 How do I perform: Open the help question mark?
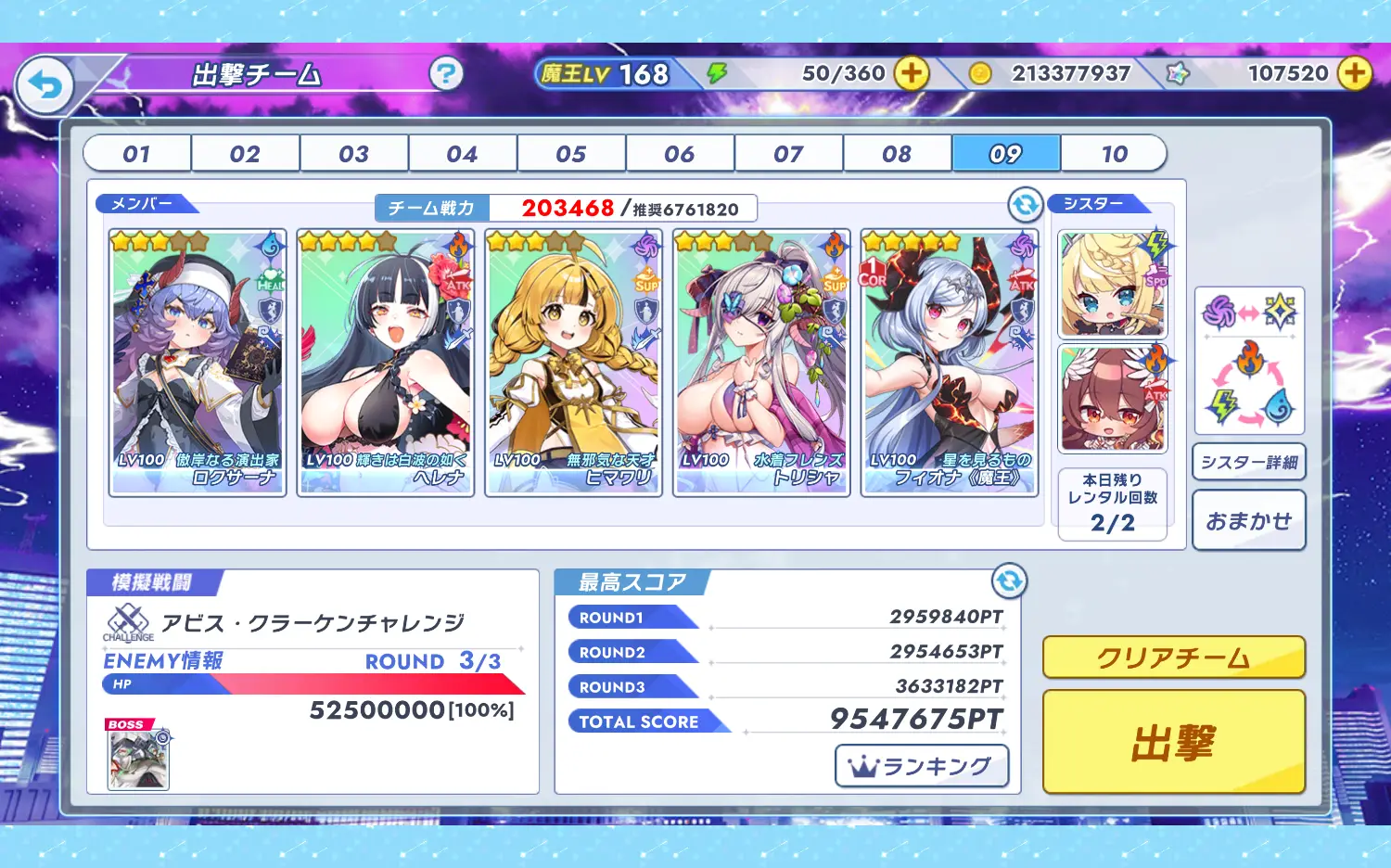(446, 73)
